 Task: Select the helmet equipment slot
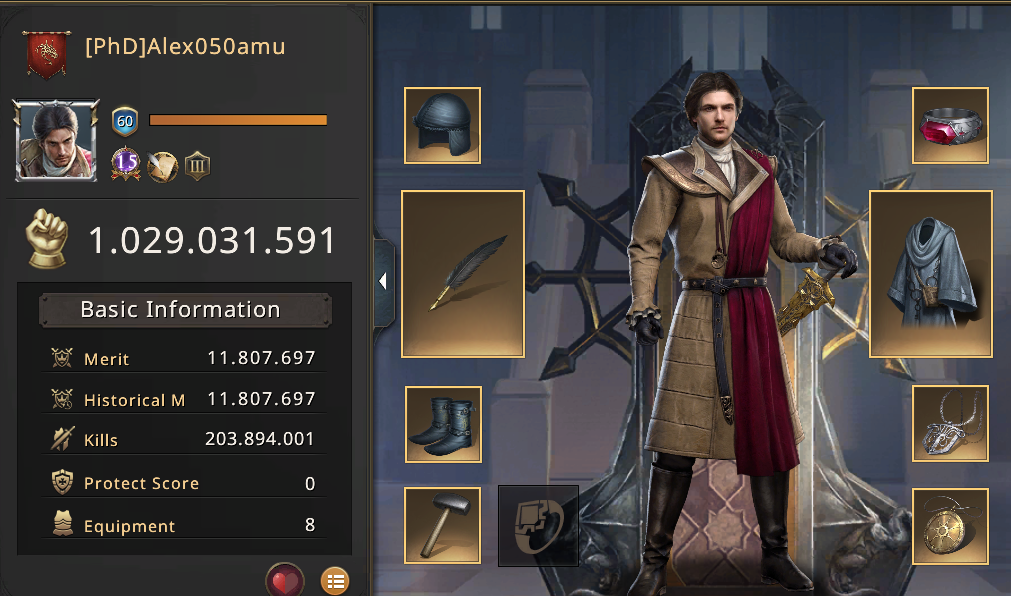point(442,125)
